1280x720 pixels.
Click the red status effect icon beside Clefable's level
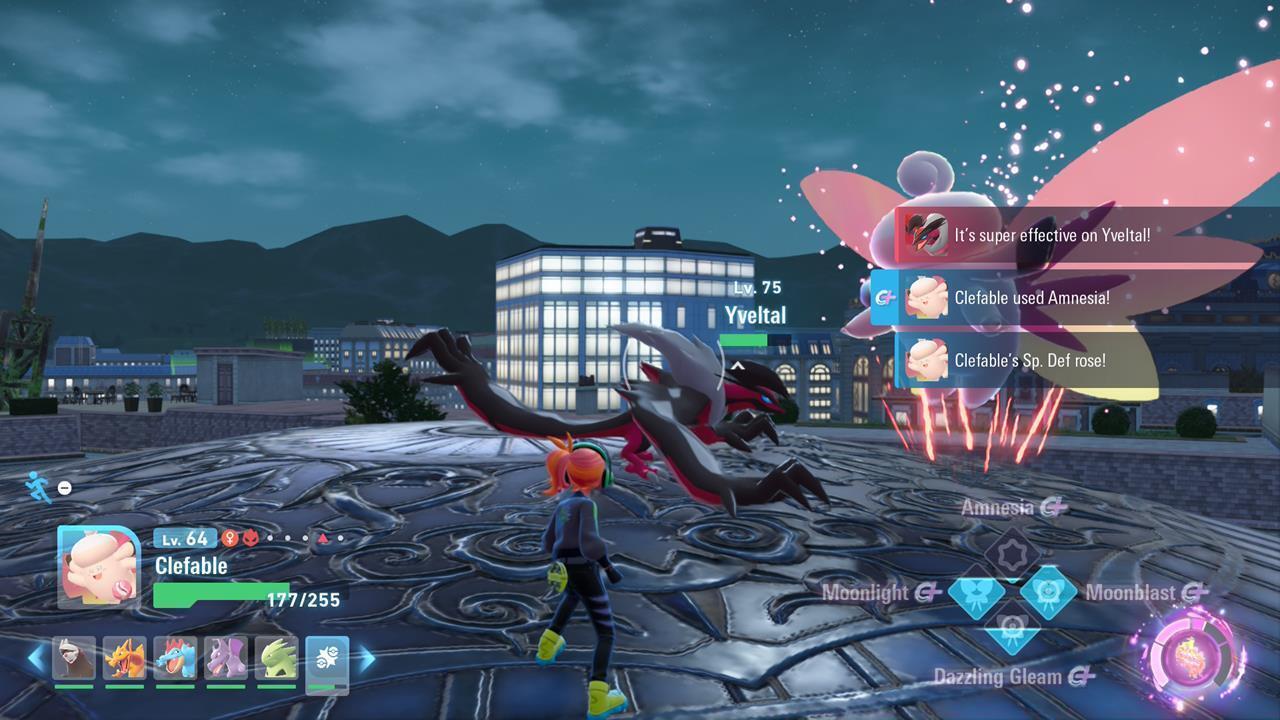[250, 538]
